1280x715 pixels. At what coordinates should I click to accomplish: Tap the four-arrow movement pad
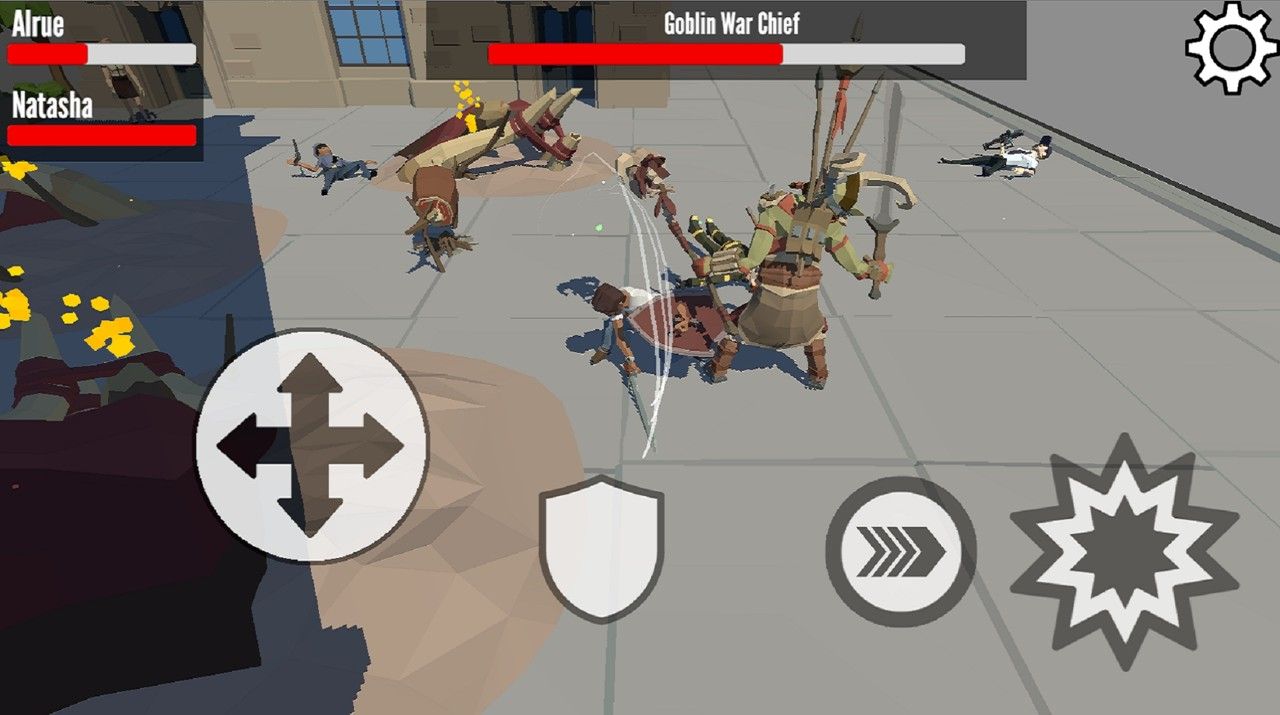(311, 445)
